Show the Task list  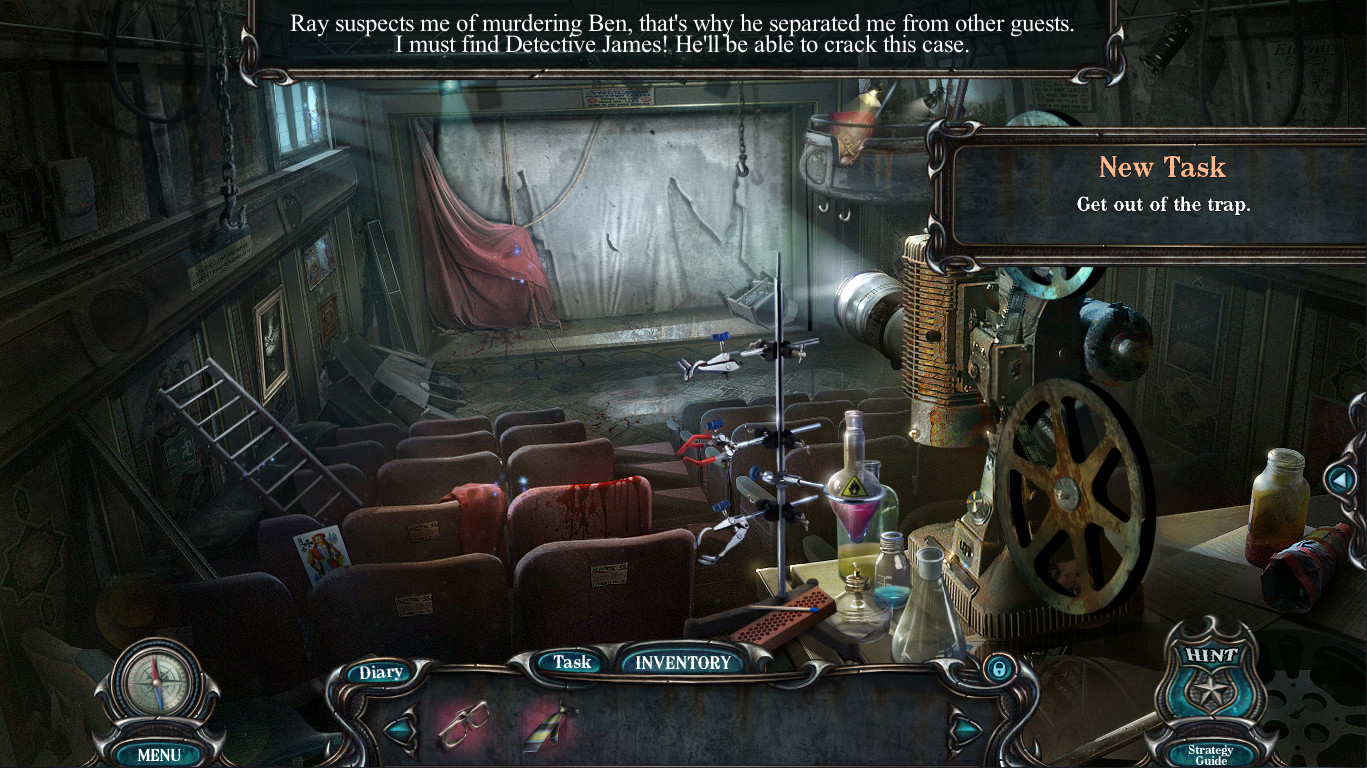click(572, 662)
